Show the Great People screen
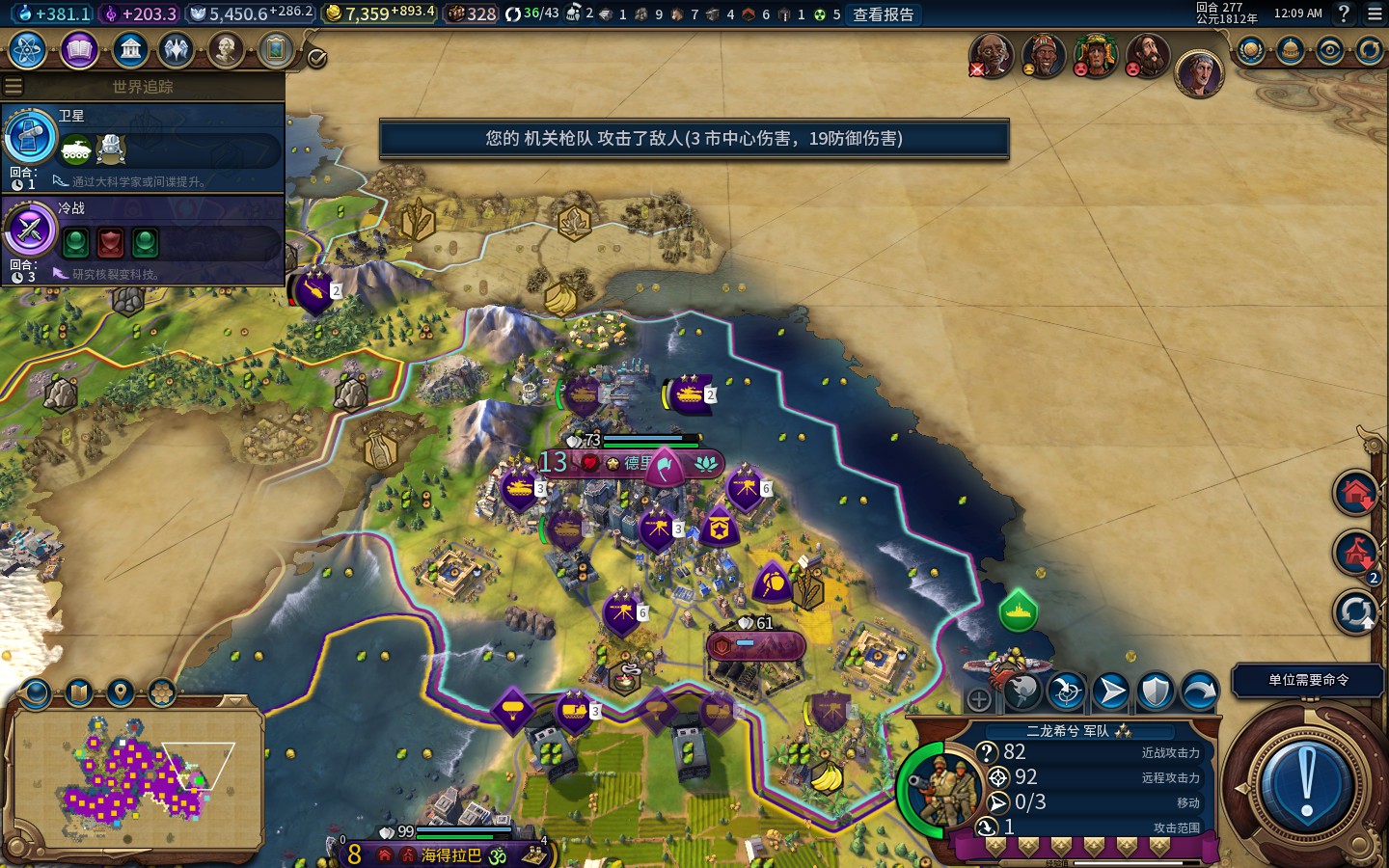Viewport: 1389px width, 868px height. 226,49
